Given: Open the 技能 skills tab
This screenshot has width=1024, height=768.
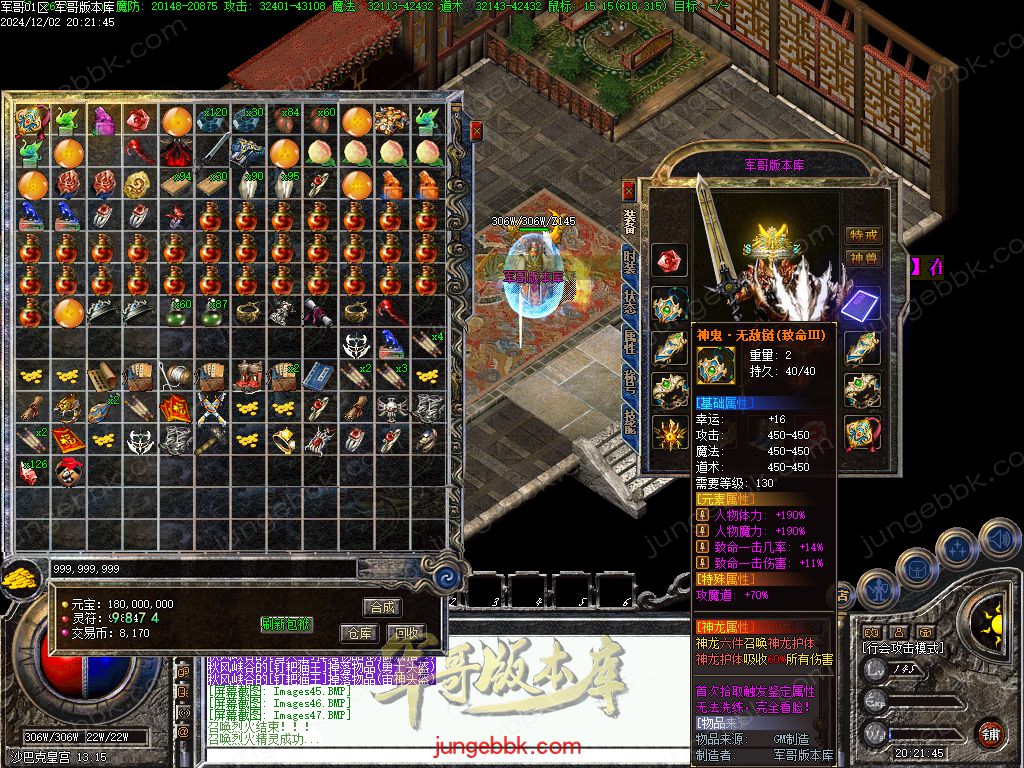Looking at the screenshot, I should (x=629, y=420).
